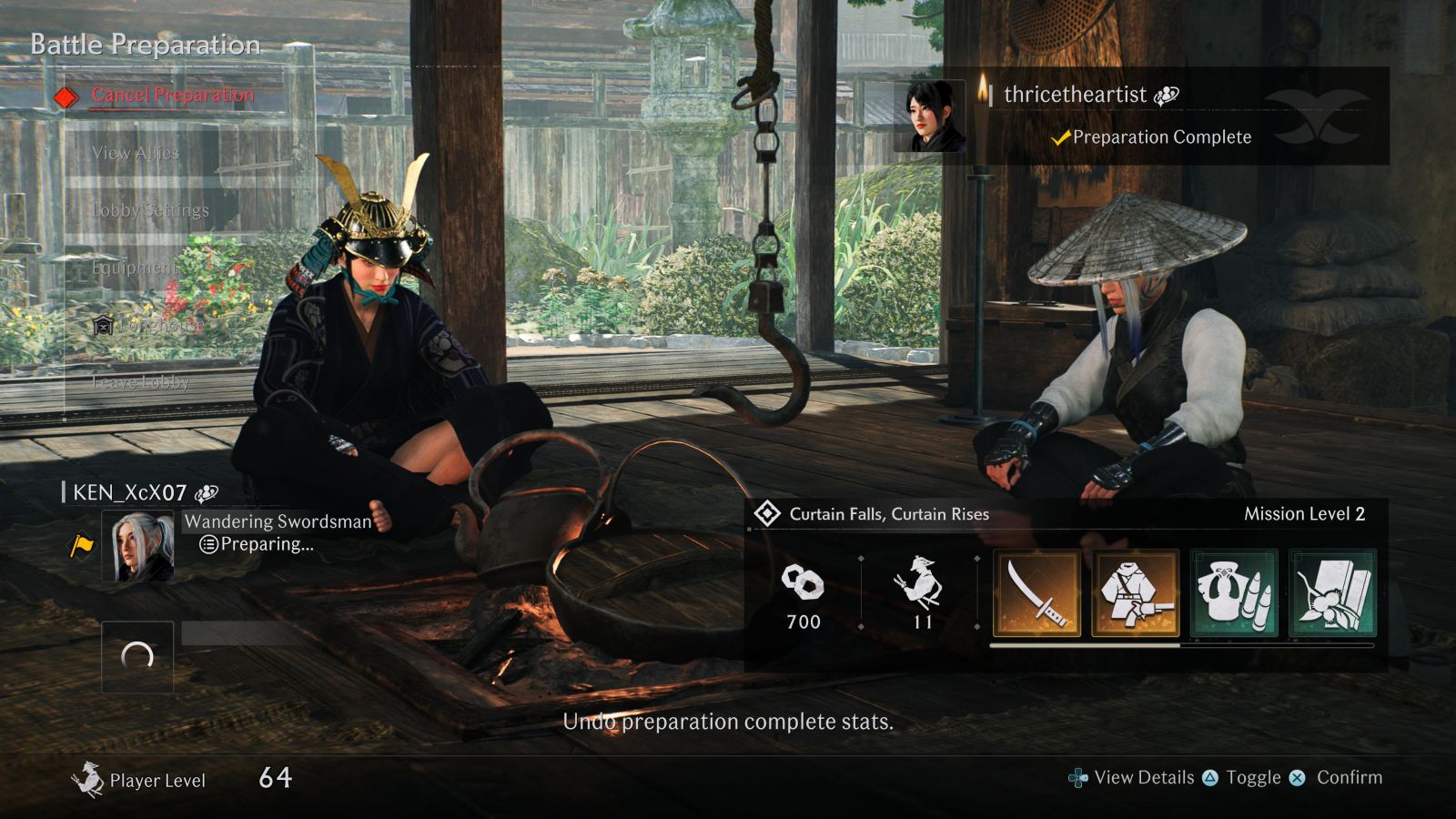Image resolution: width=1456 pixels, height=819 pixels.
Task: Click the armor reward icon
Action: (x=1136, y=593)
